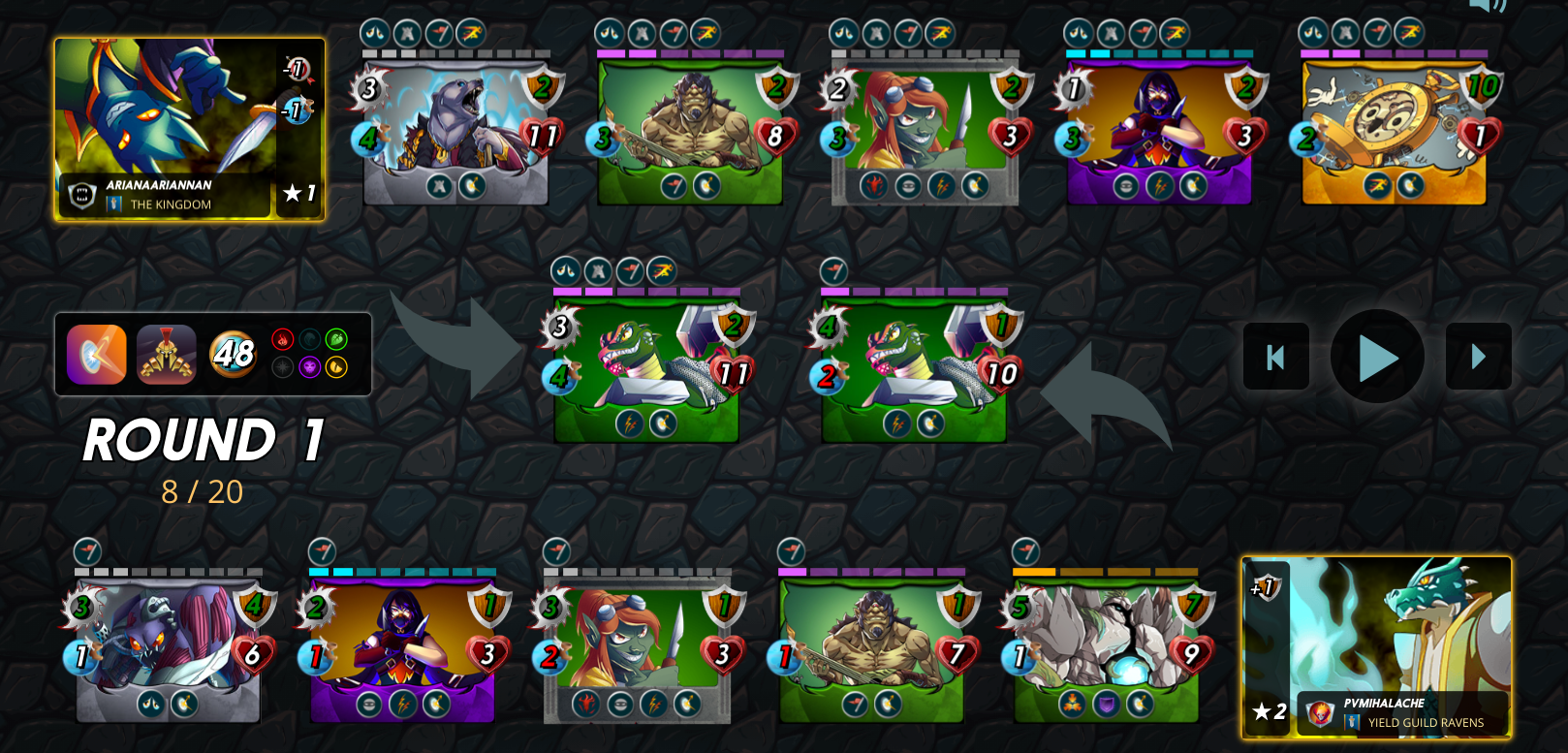Click the orange reflection ruleset icon
The width and height of the screenshot is (1568, 753).
click(95, 355)
